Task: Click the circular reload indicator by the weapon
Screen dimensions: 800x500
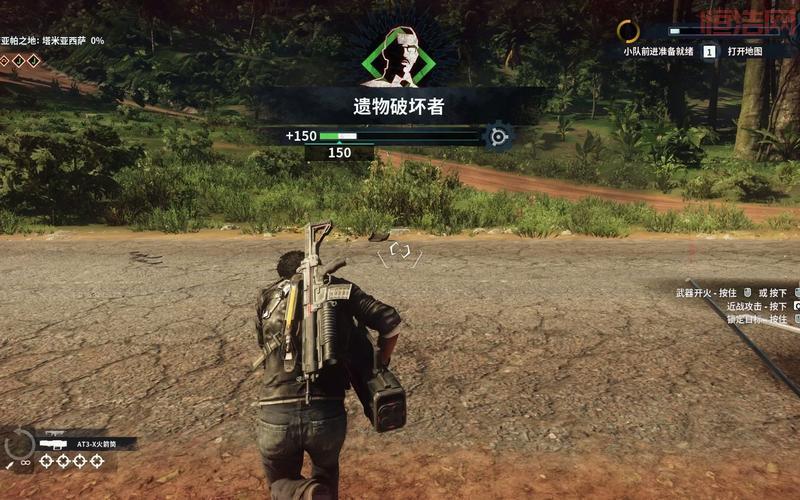Action: (x=18, y=444)
